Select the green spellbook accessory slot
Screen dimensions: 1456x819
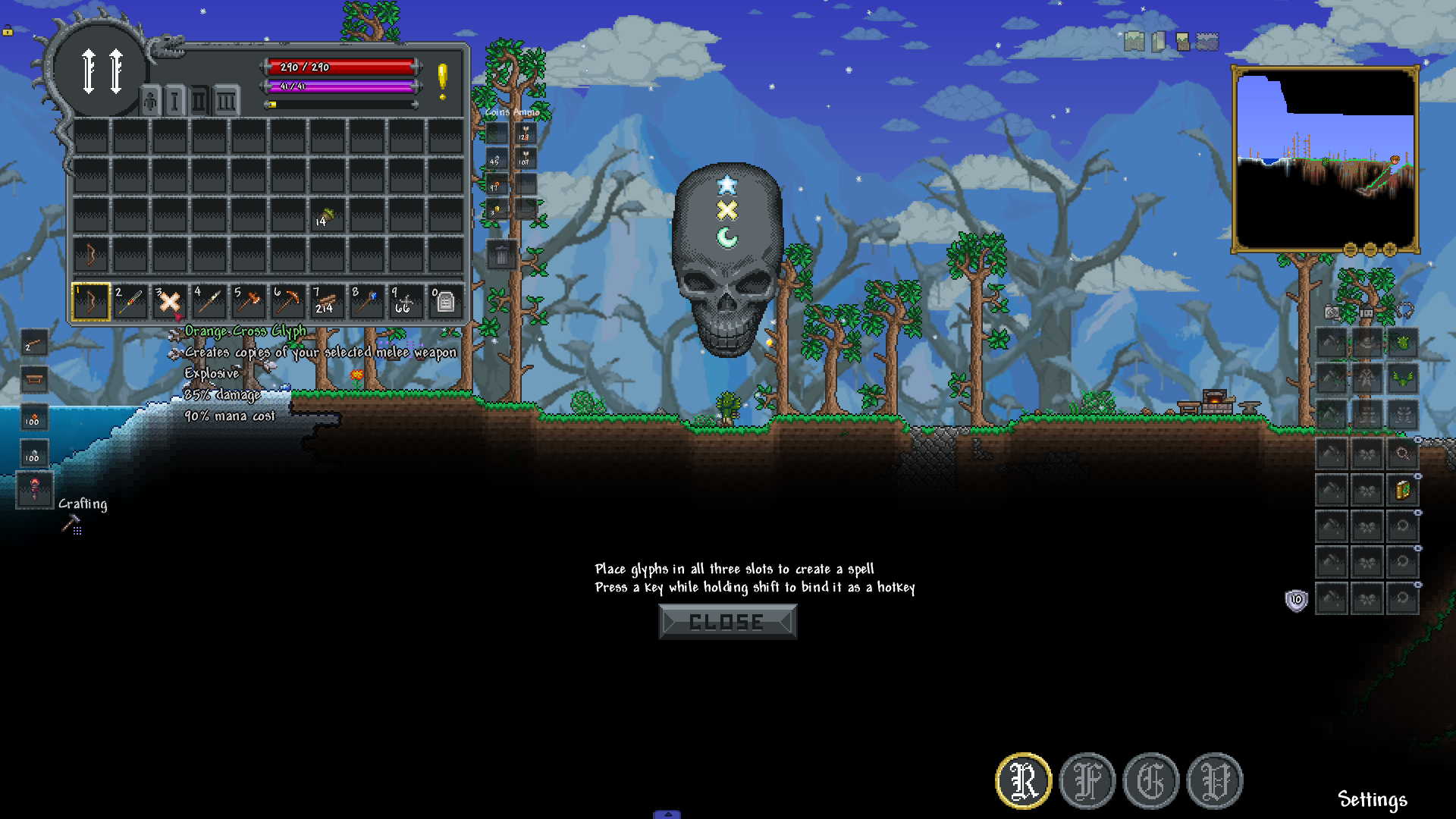pyautogui.click(x=1402, y=490)
